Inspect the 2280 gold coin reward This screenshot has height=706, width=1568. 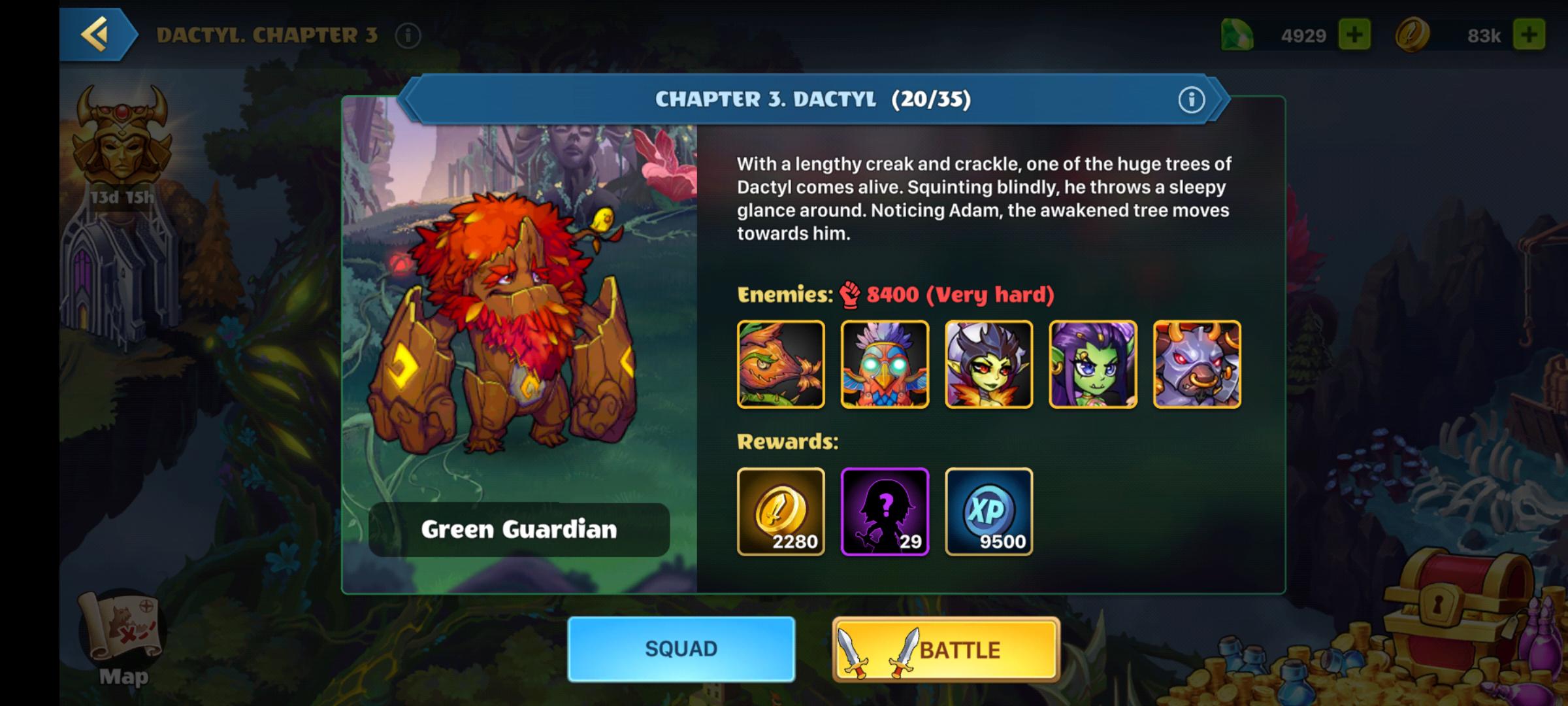coord(781,512)
